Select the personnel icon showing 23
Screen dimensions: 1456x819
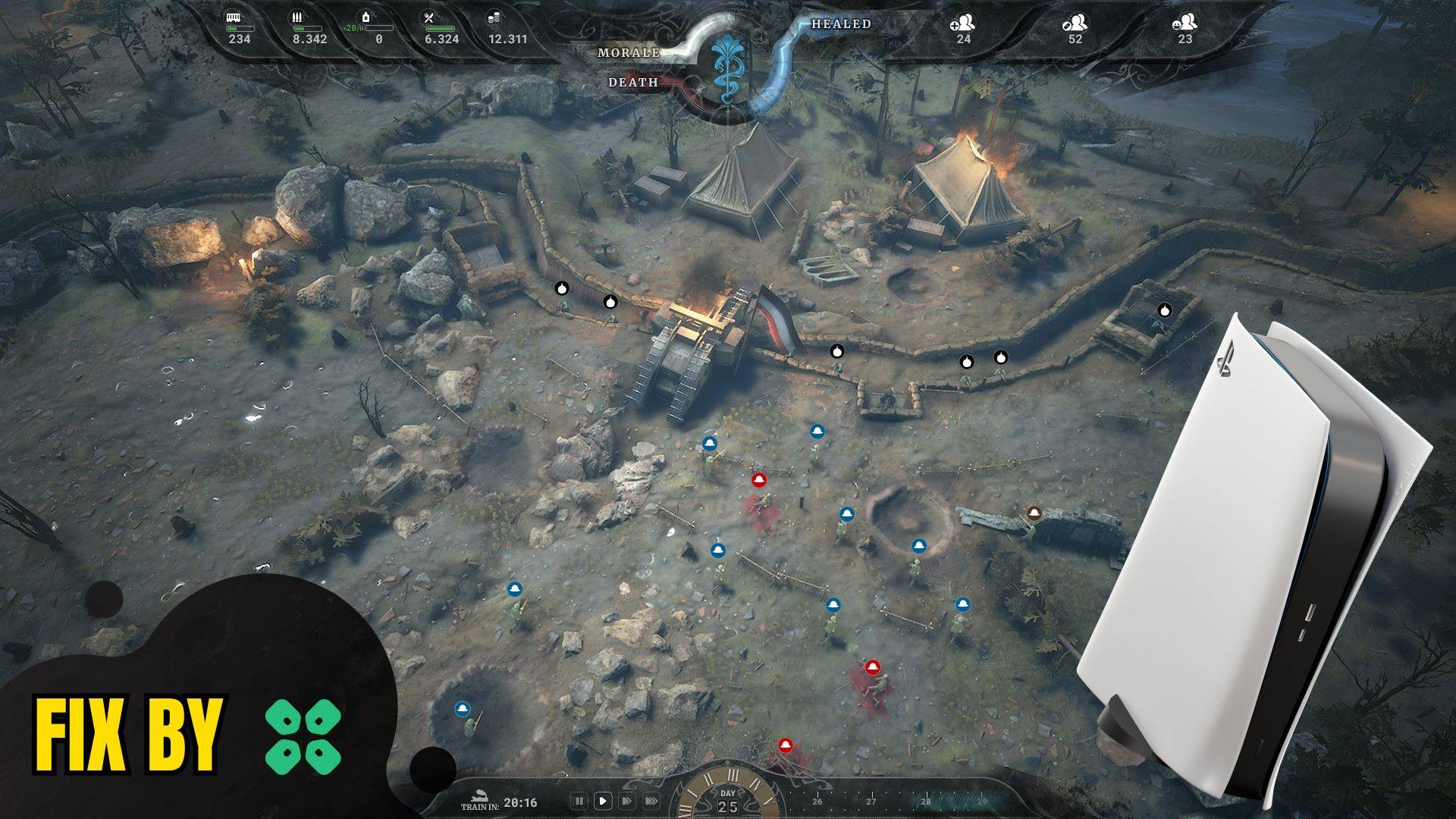(1185, 24)
